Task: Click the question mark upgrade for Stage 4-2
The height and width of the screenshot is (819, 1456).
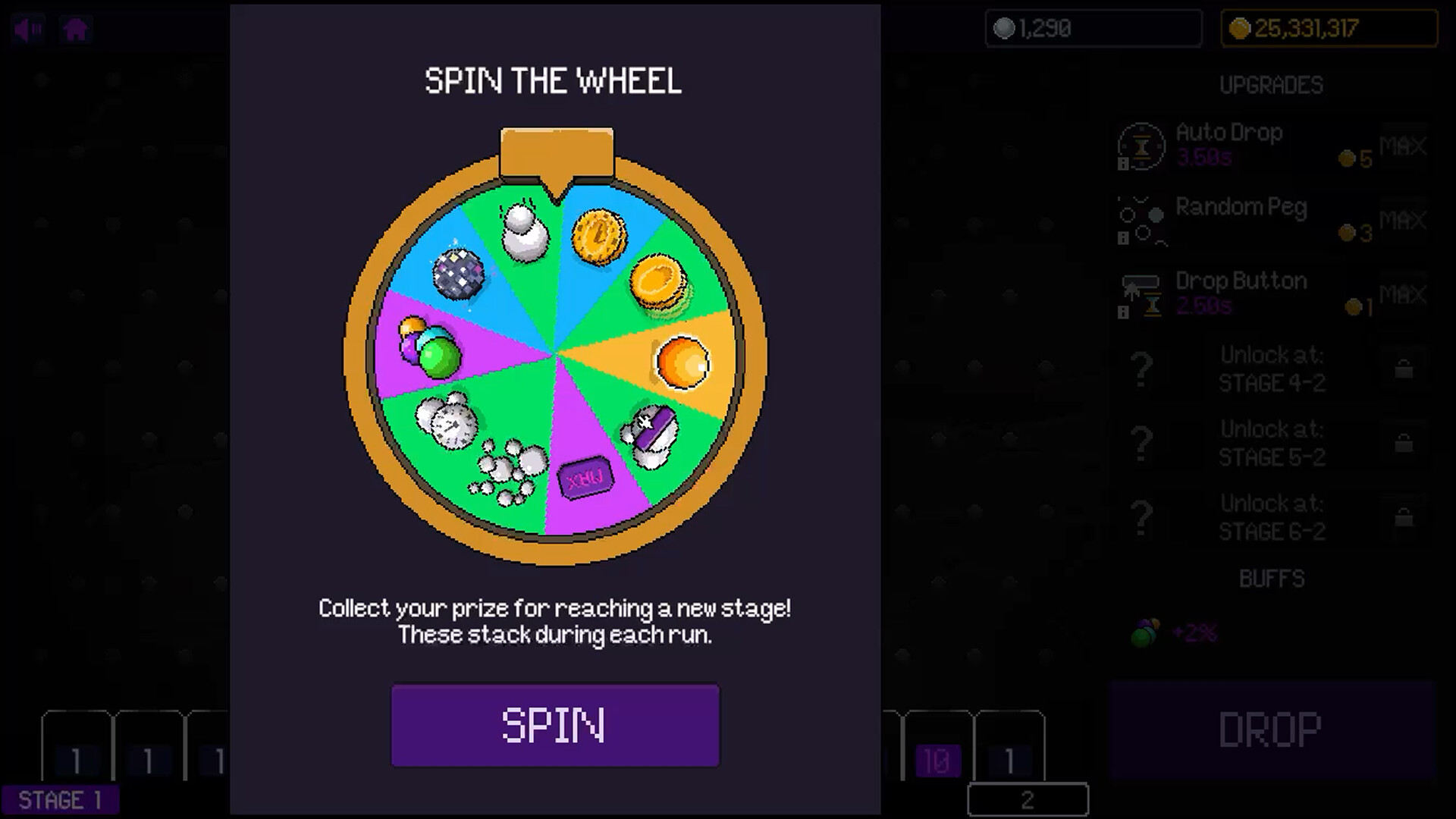Action: (x=1140, y=369)
